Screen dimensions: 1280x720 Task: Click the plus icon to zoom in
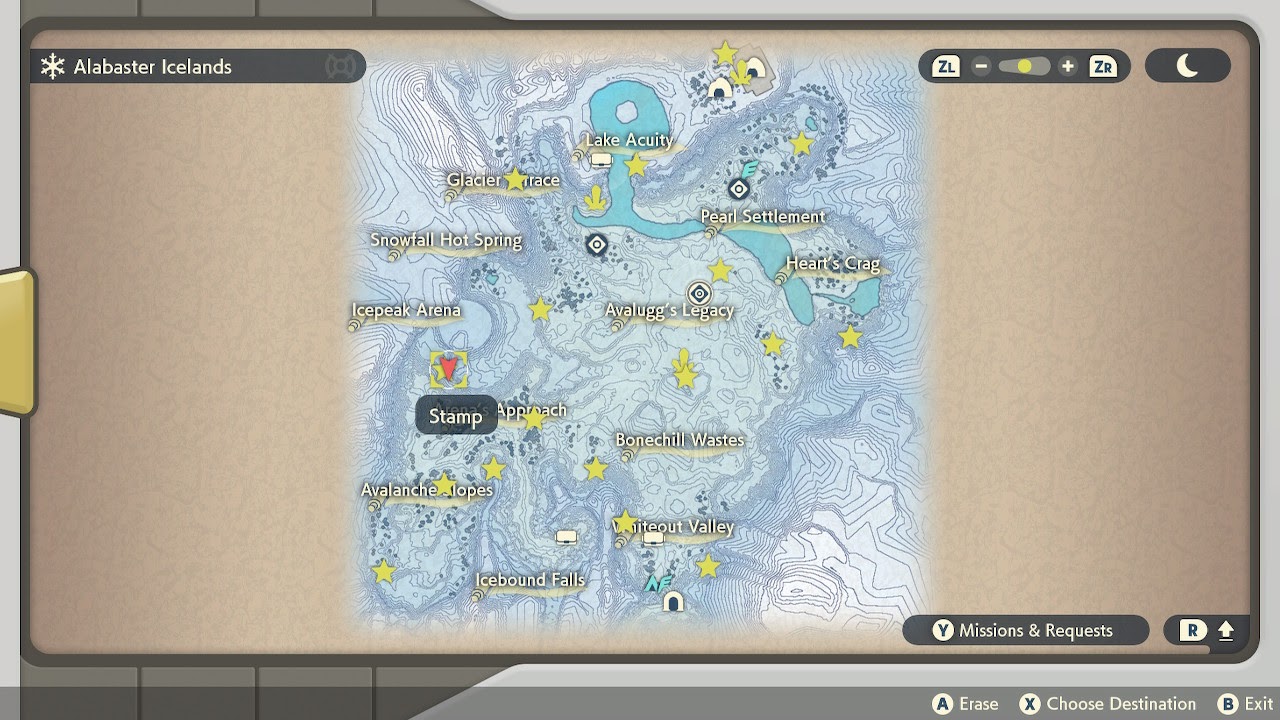1067,66
